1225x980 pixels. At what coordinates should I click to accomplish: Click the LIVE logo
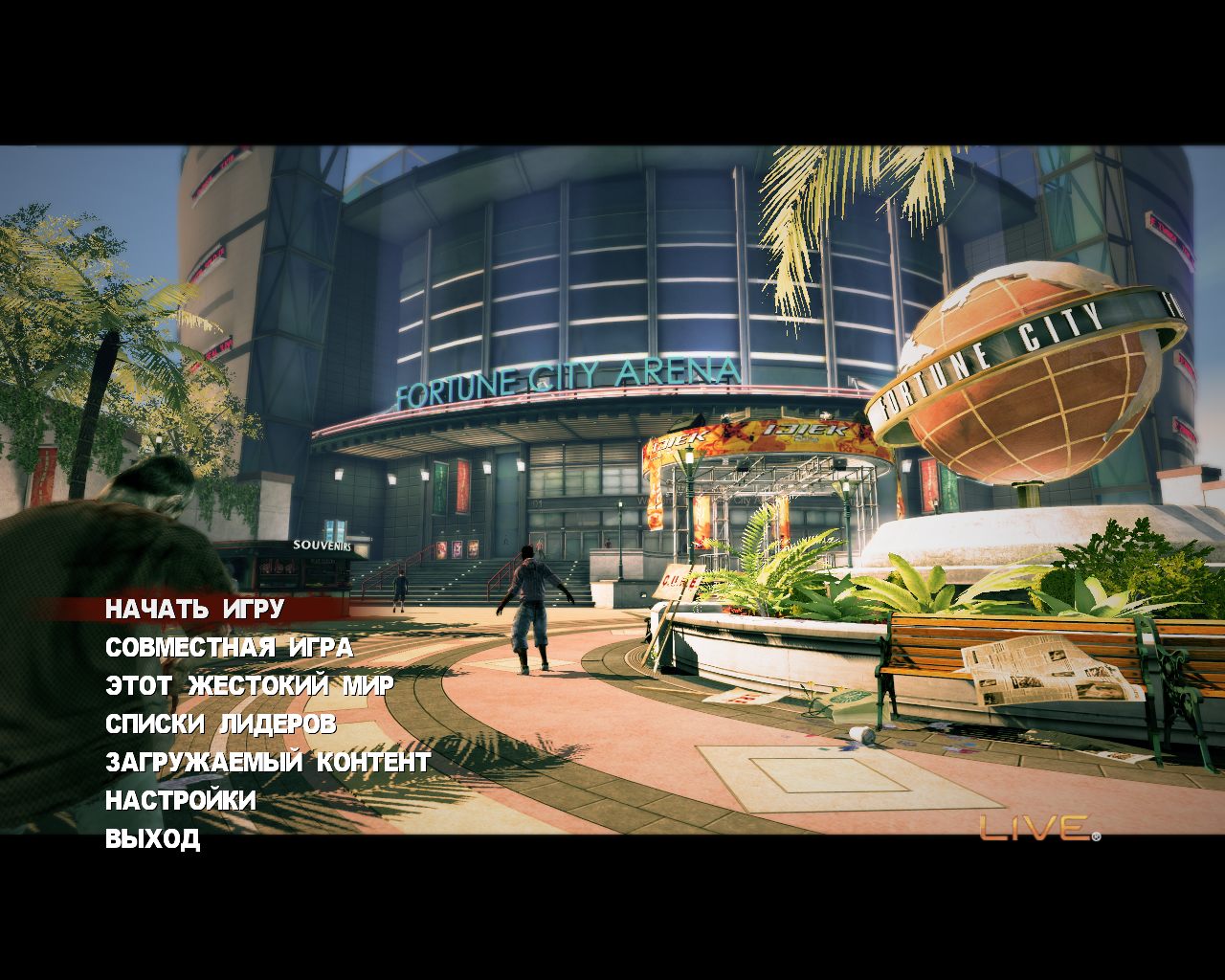pos(1038,828)
